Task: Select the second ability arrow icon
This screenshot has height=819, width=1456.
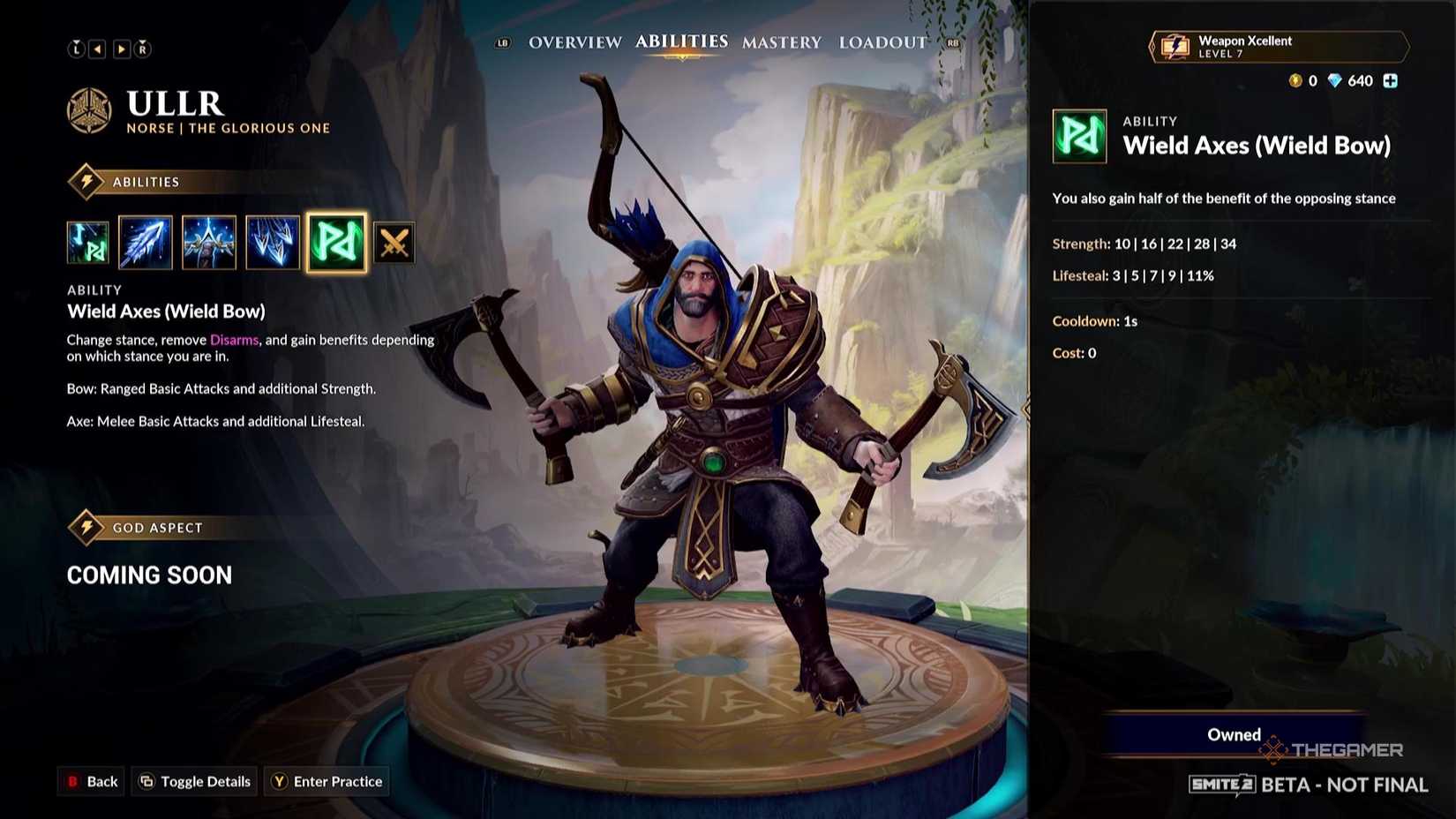Action: coord(146,242)
